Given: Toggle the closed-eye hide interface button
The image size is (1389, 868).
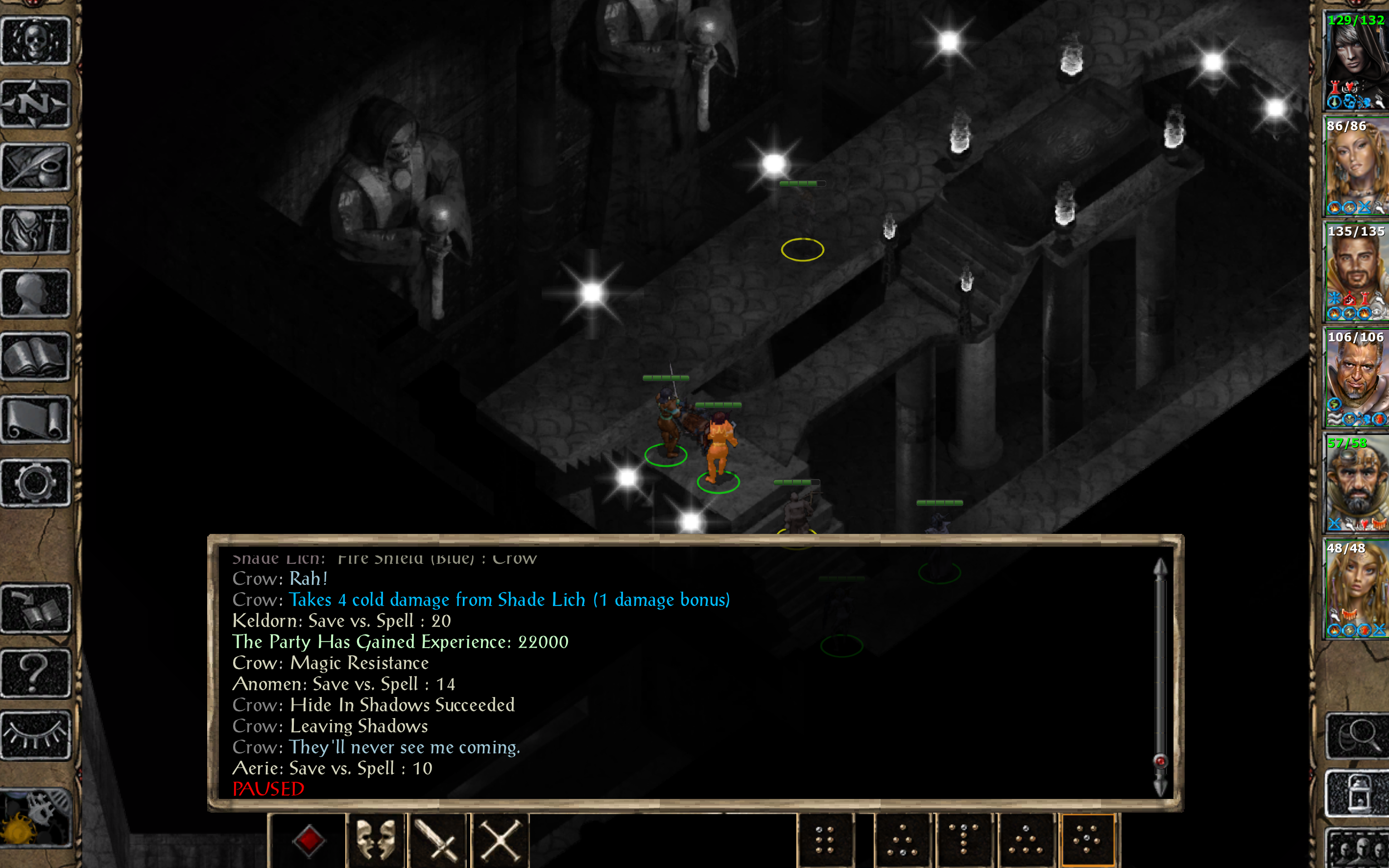Looking at the screenshot, I should (x=36, y=735).
